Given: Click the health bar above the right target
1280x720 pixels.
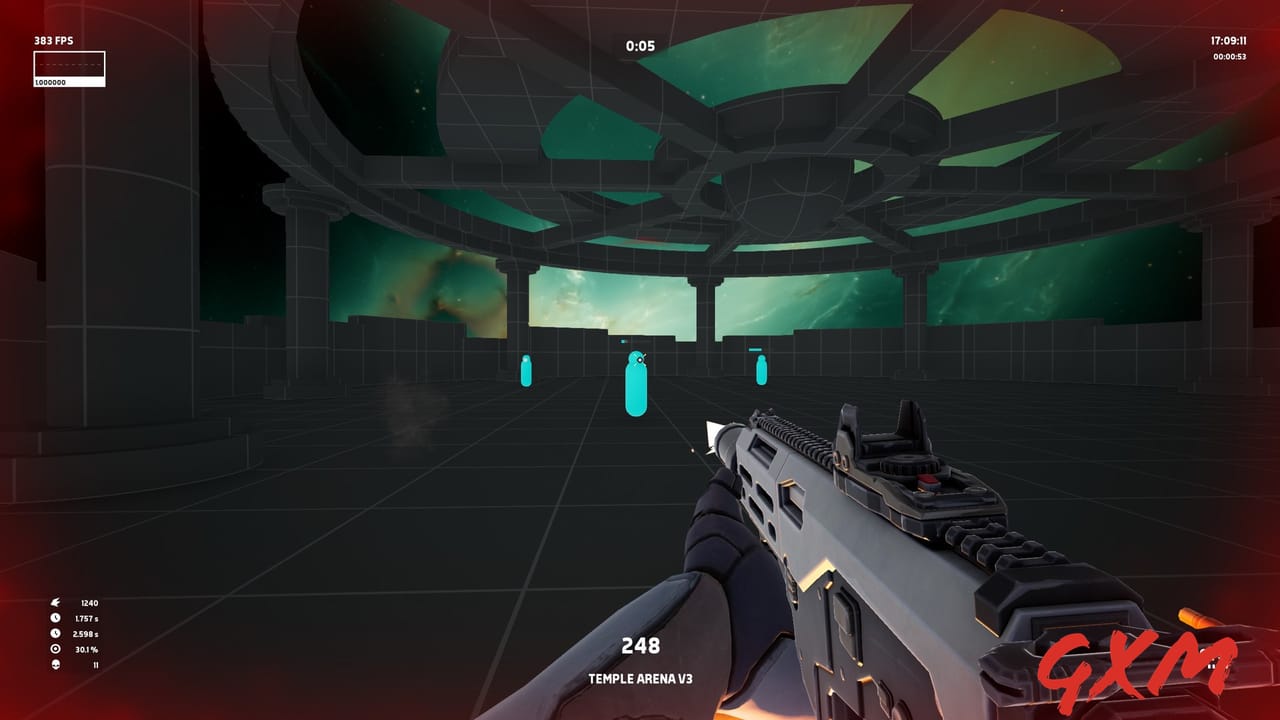Looking at the screenshot, I should tap(757, 349).
